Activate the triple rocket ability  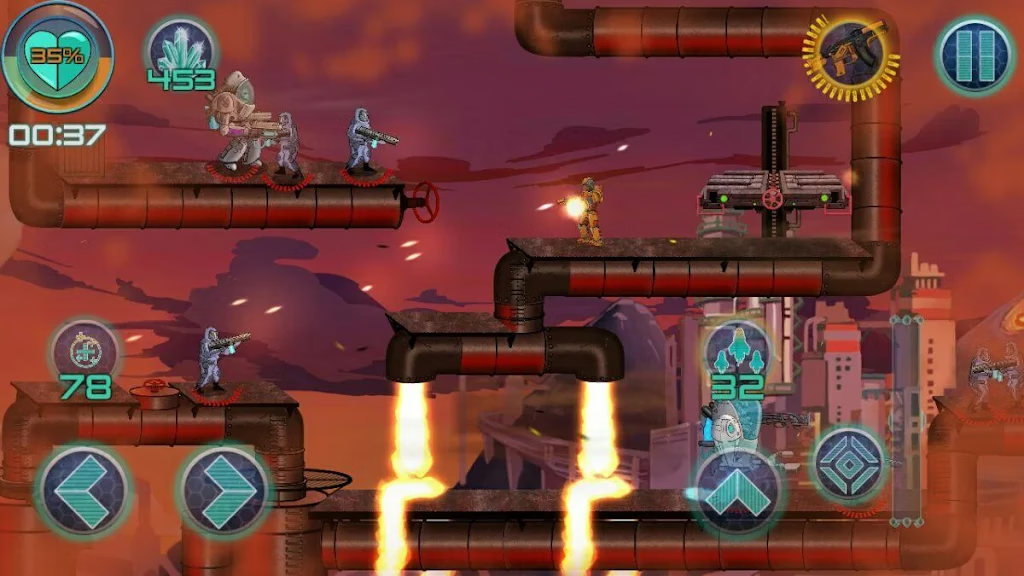737,351
